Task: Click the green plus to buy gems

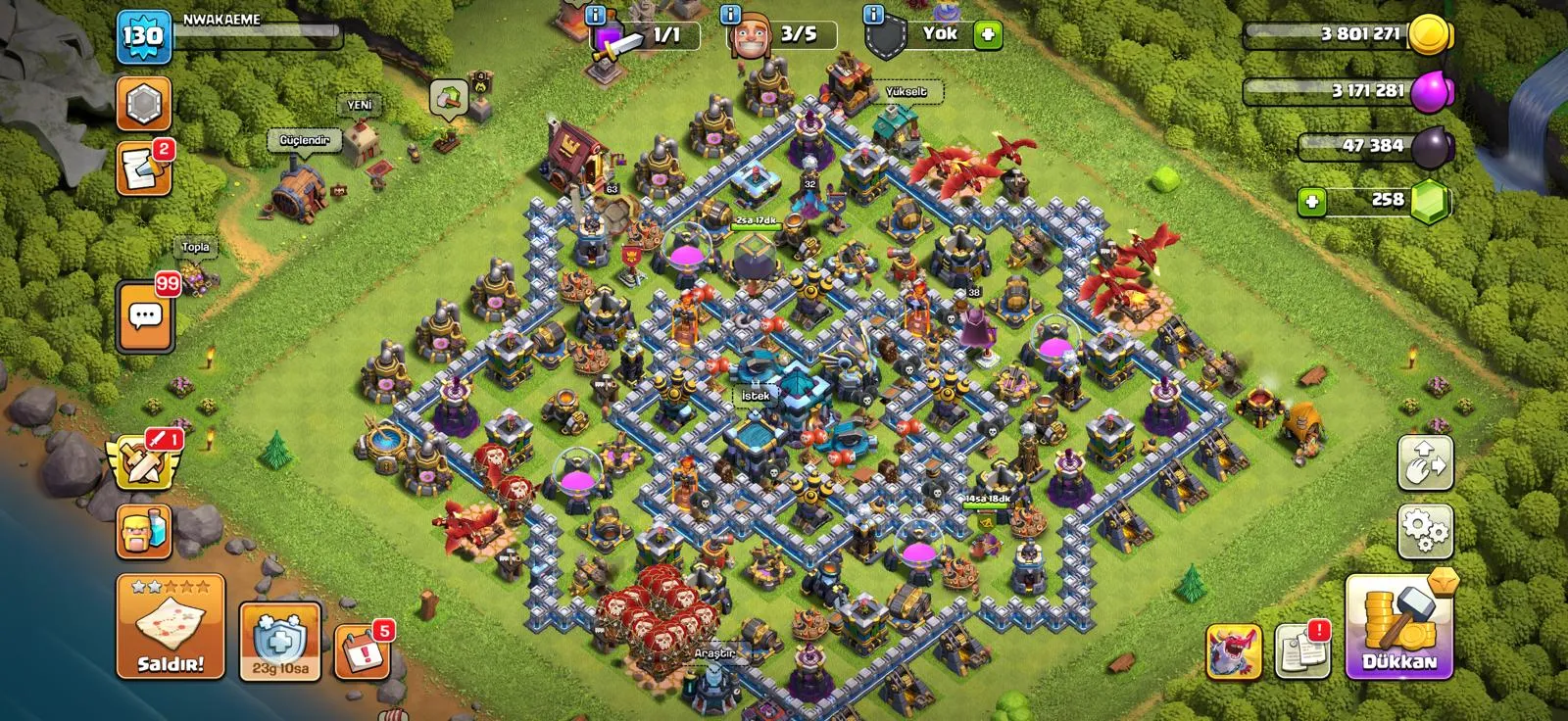Action: pyautogui.click(x=1311, y=202)
